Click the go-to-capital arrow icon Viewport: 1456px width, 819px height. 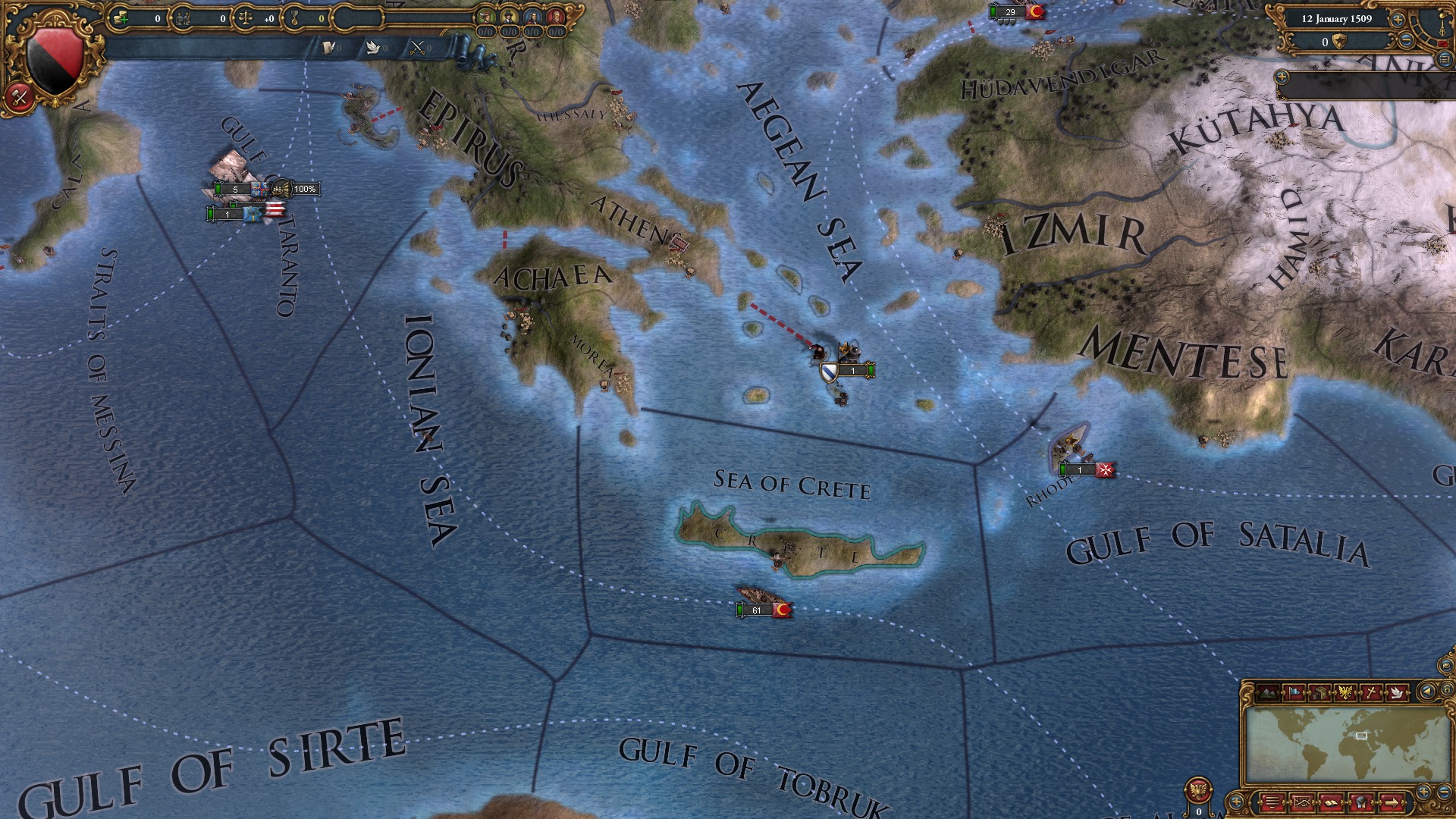pos(1392,802)
